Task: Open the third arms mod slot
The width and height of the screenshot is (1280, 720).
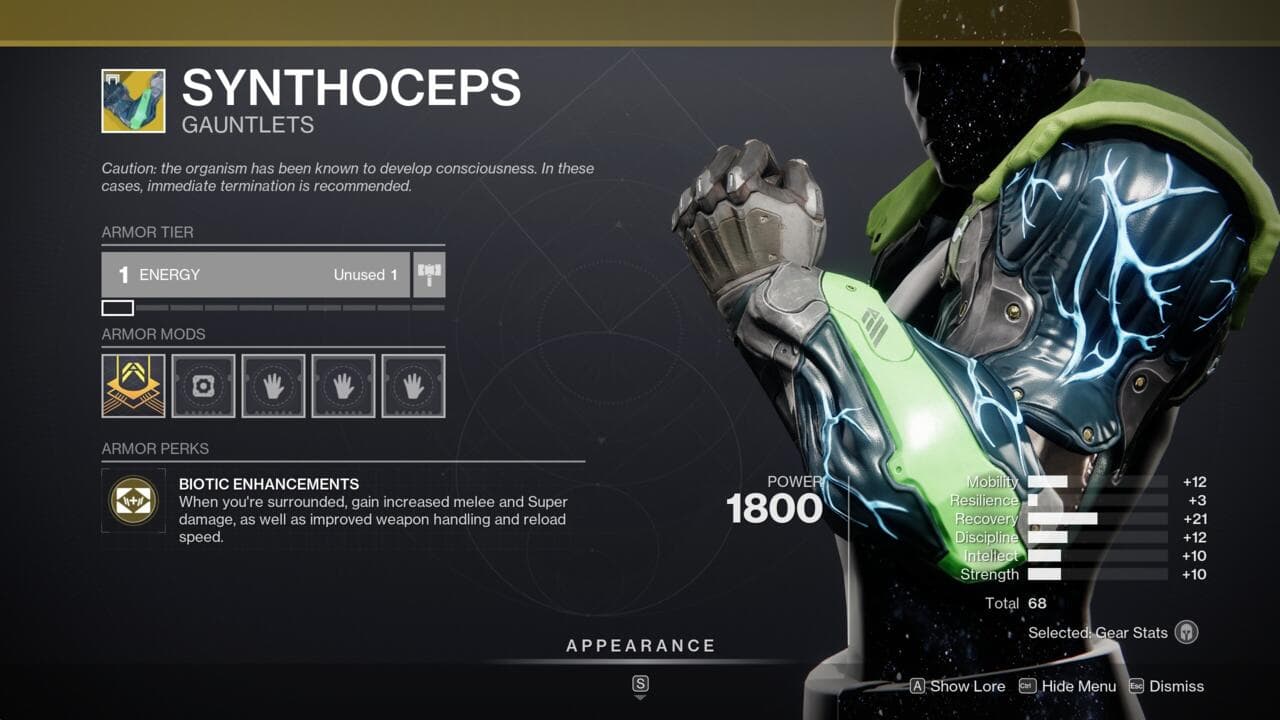Action: click(413, 386)
